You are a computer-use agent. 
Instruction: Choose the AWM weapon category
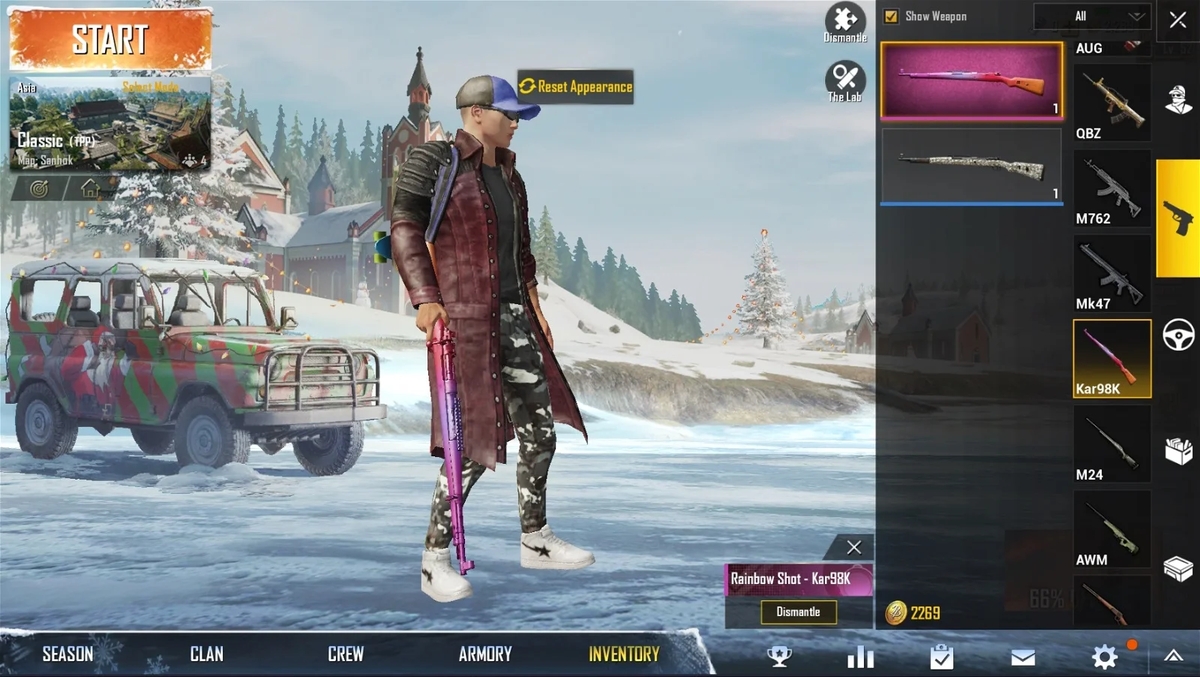(1112, 530)
